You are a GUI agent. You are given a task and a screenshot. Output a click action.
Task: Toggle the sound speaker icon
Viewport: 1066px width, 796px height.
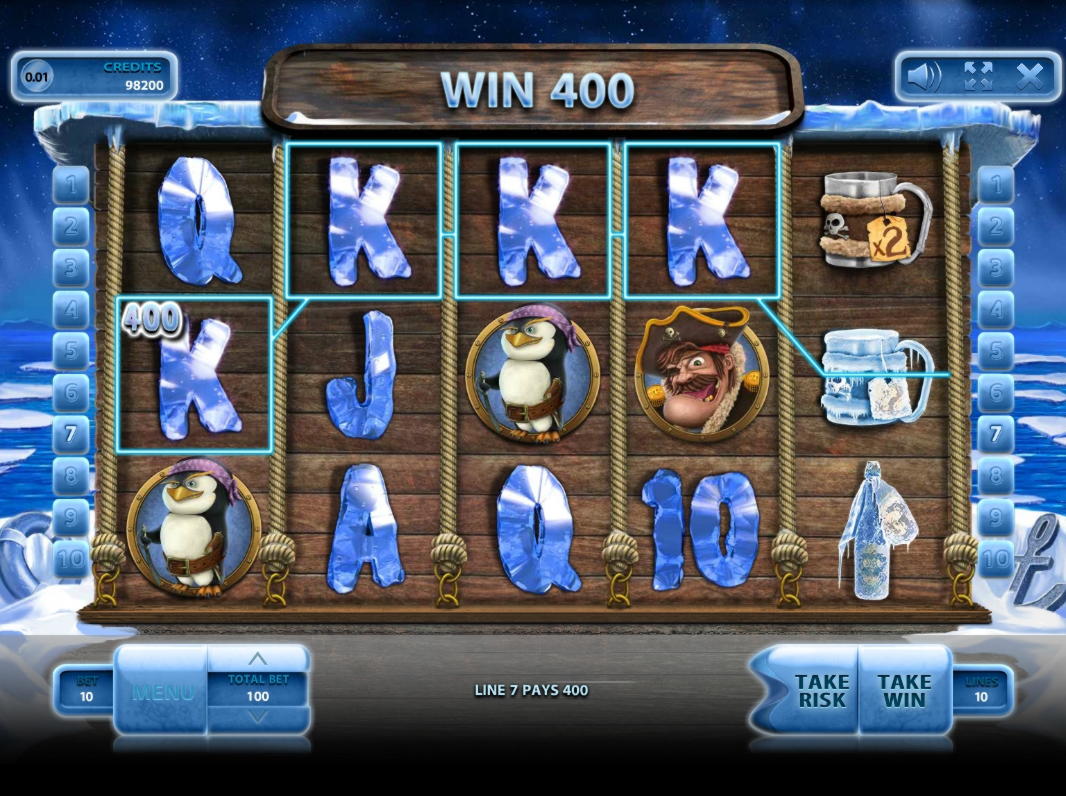pos(925,76)
